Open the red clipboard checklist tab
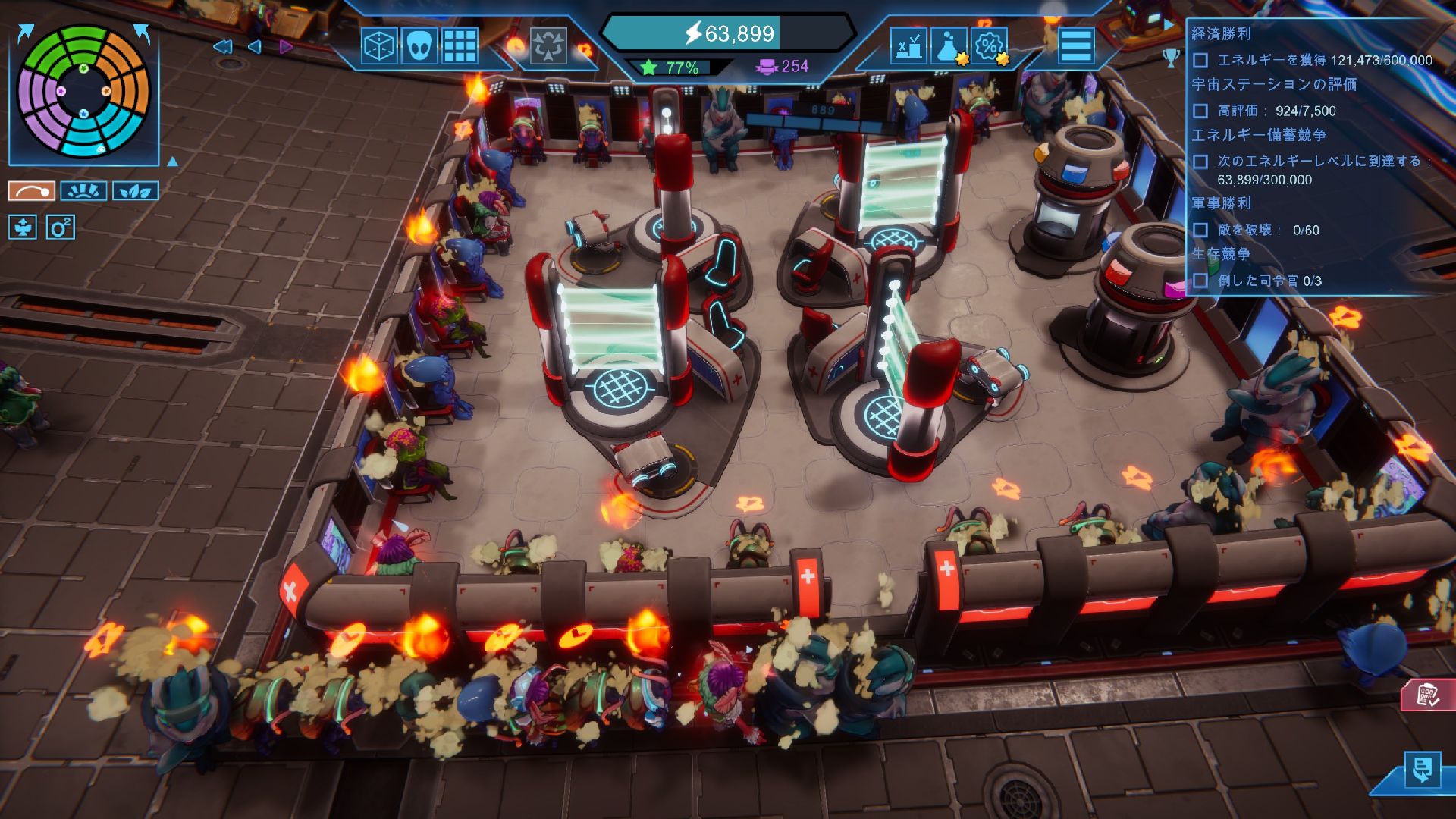1456x819 pixels. click(1428, 695)
